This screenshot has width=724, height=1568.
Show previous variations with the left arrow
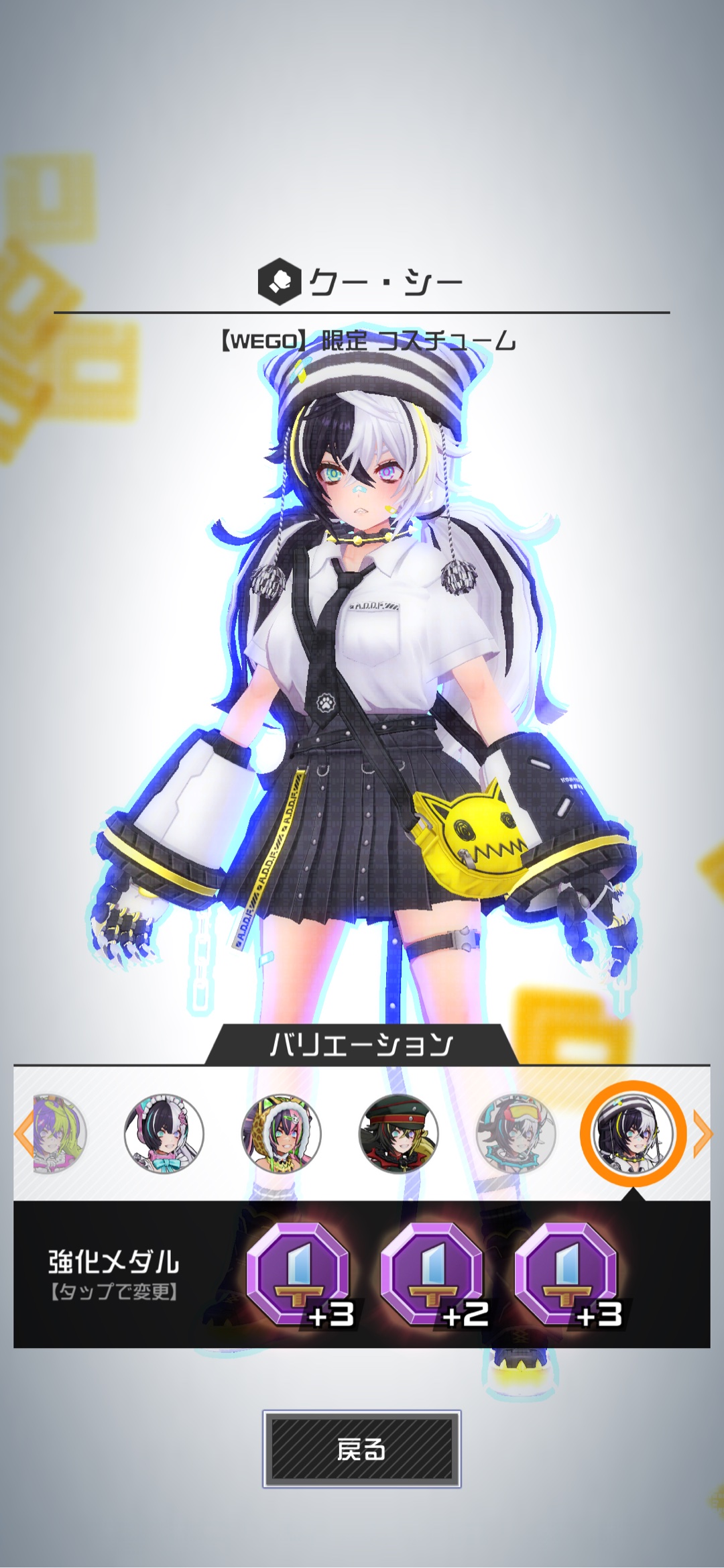(22, 1133)
